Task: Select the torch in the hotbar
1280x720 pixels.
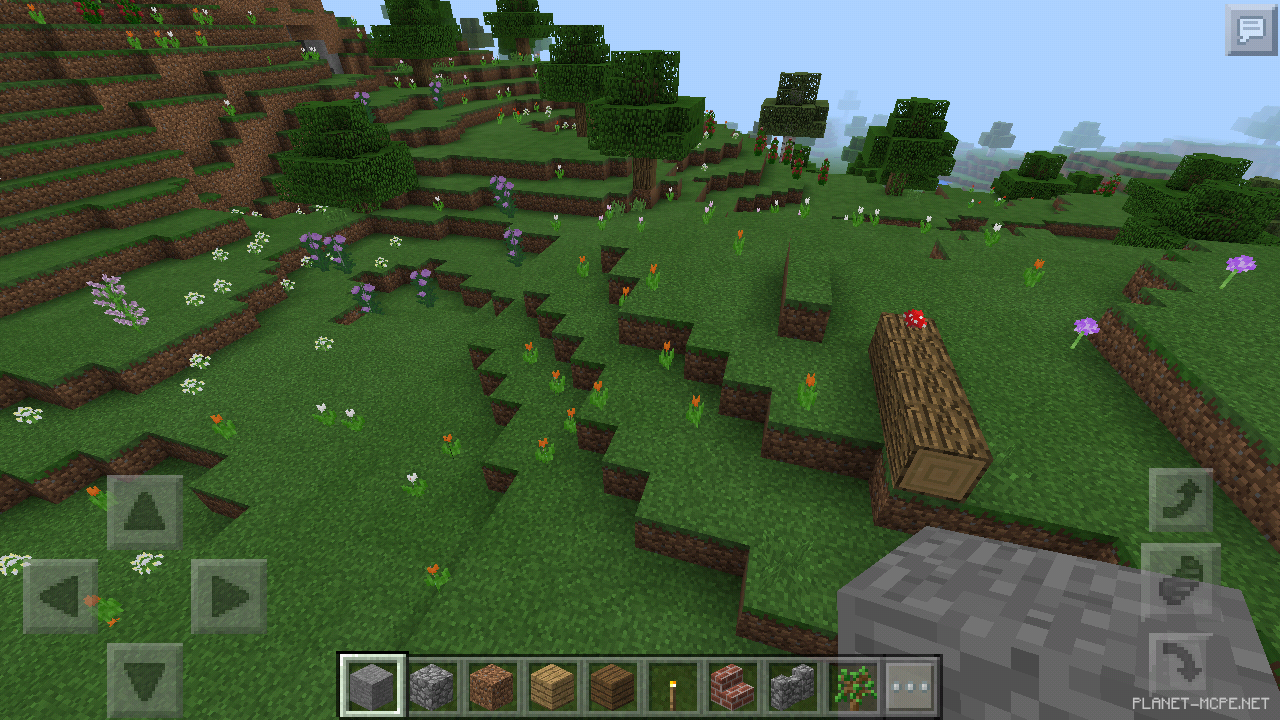Action: tap(672, 686)
